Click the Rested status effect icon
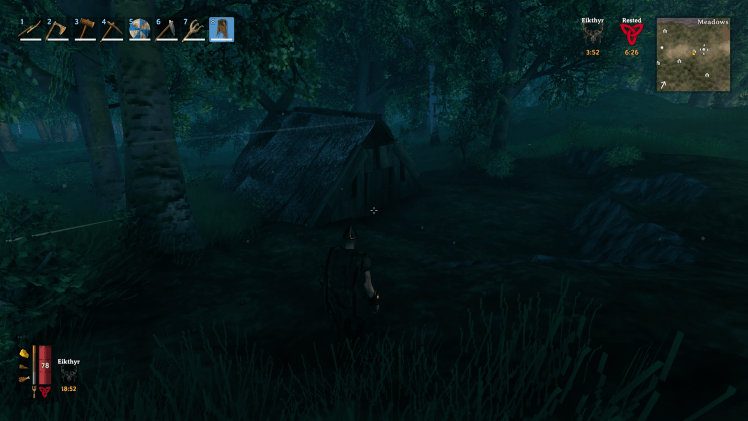Screen dimensions: 748x421 click(x=631, y=35)
